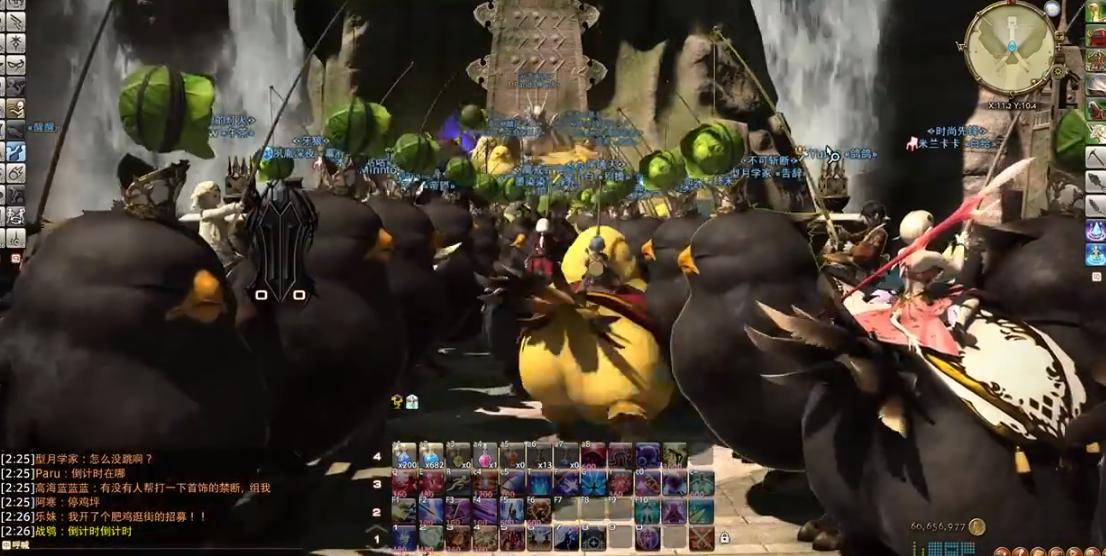Click the crossed-swords icon beside the padlock
Image resolution: width=1106 pixels, height=556 pixels.
701,538
